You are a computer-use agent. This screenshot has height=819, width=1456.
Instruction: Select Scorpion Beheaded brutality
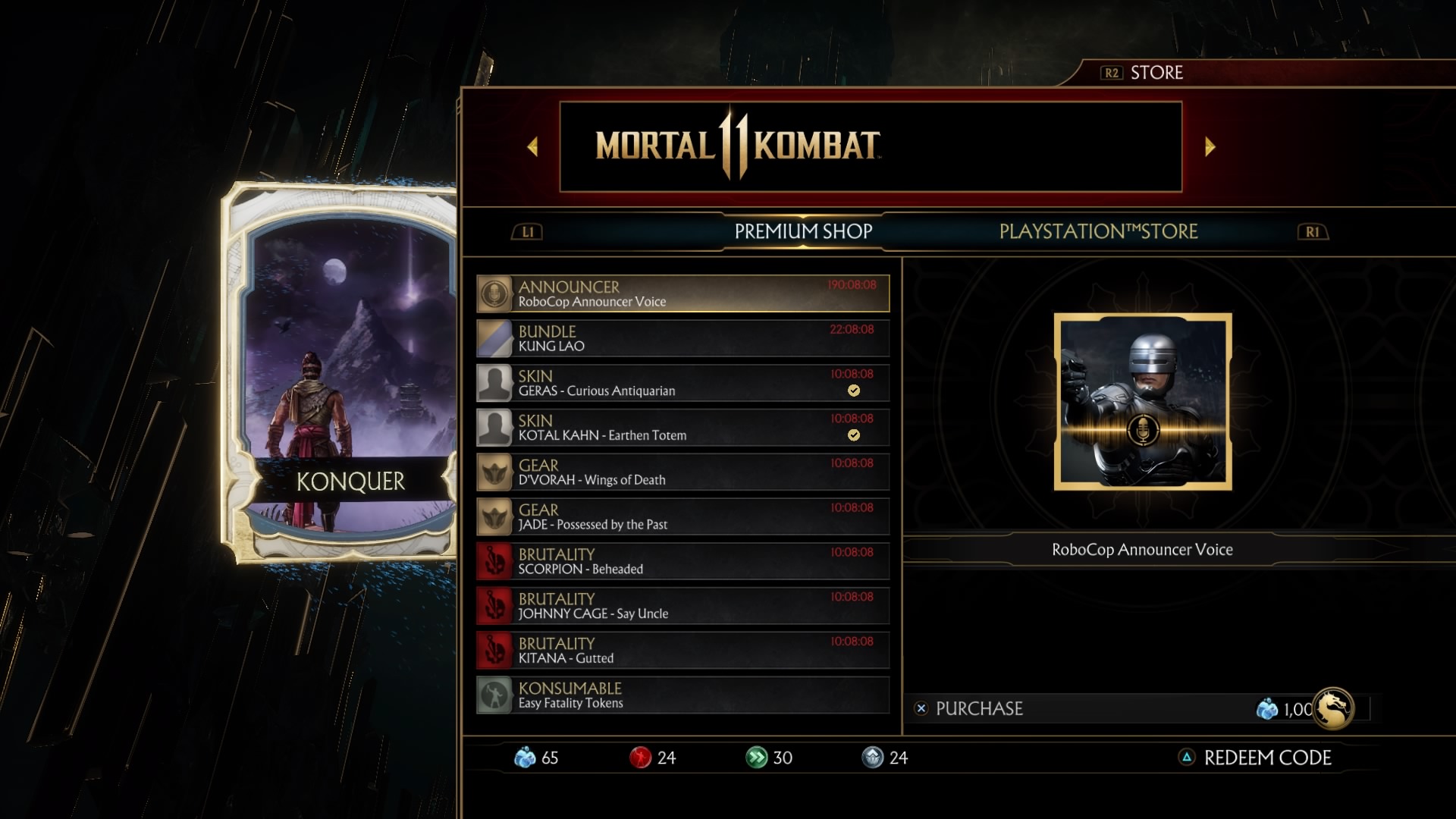coord(682,562)
